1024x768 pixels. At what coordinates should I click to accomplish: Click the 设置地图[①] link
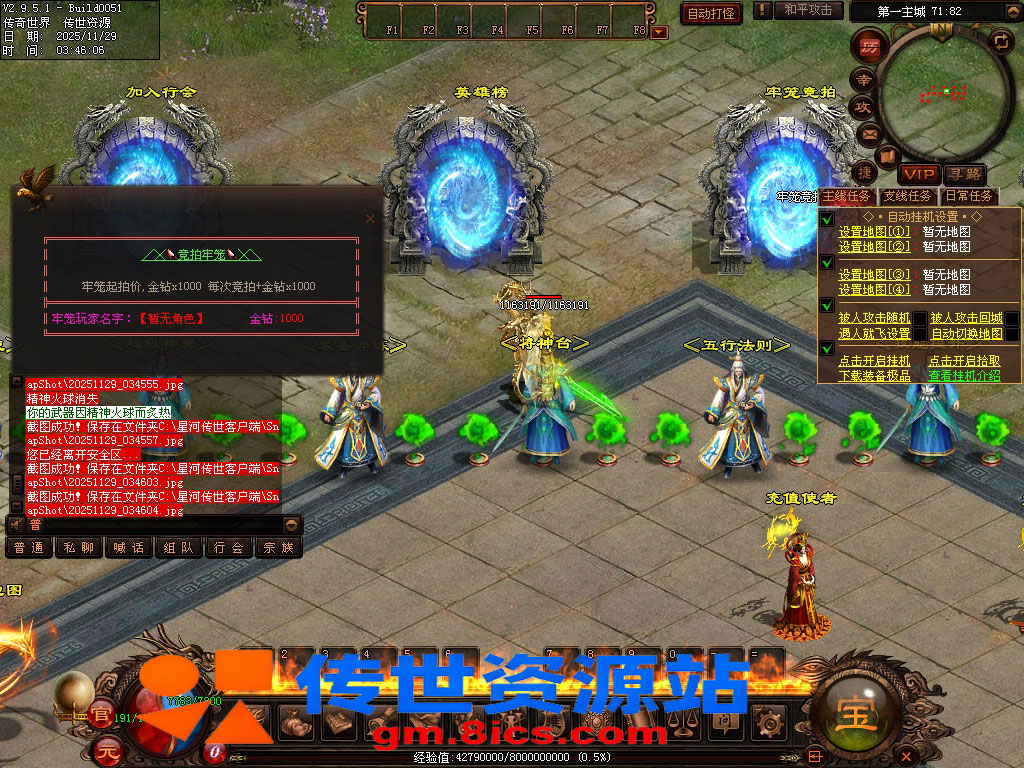[874, 232]
